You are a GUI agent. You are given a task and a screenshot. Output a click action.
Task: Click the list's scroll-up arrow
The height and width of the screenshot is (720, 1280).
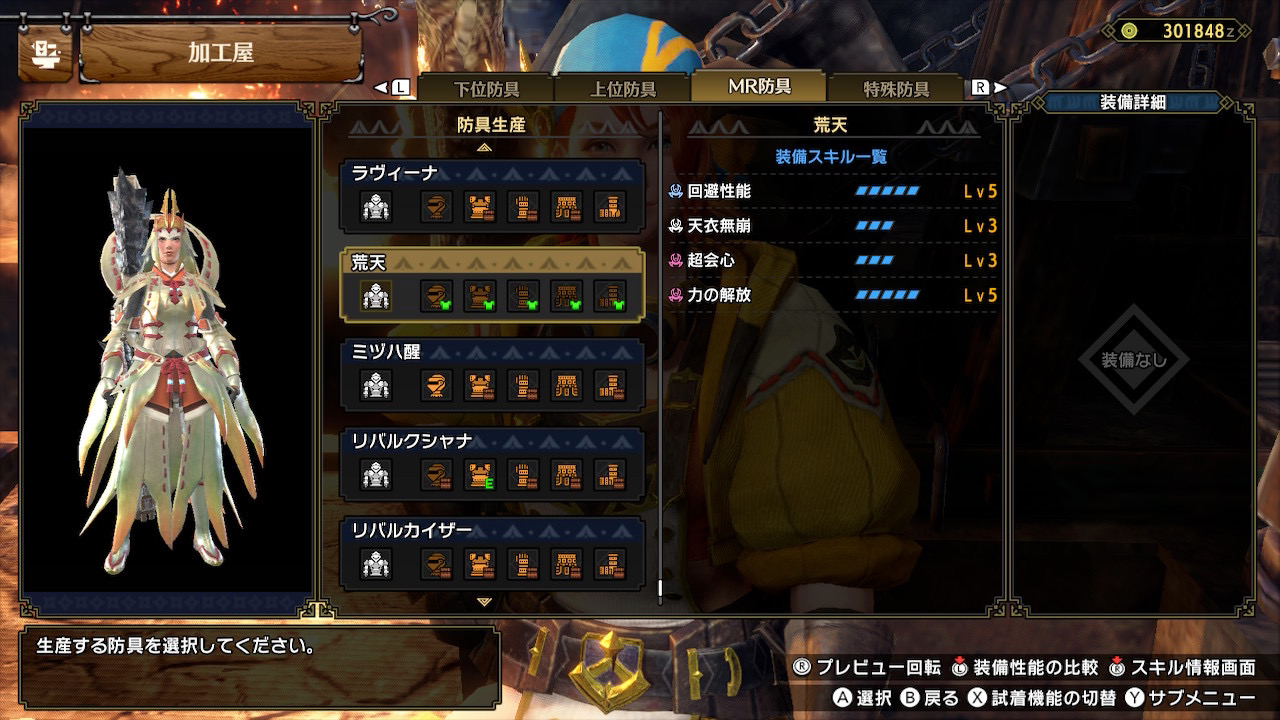485,147
